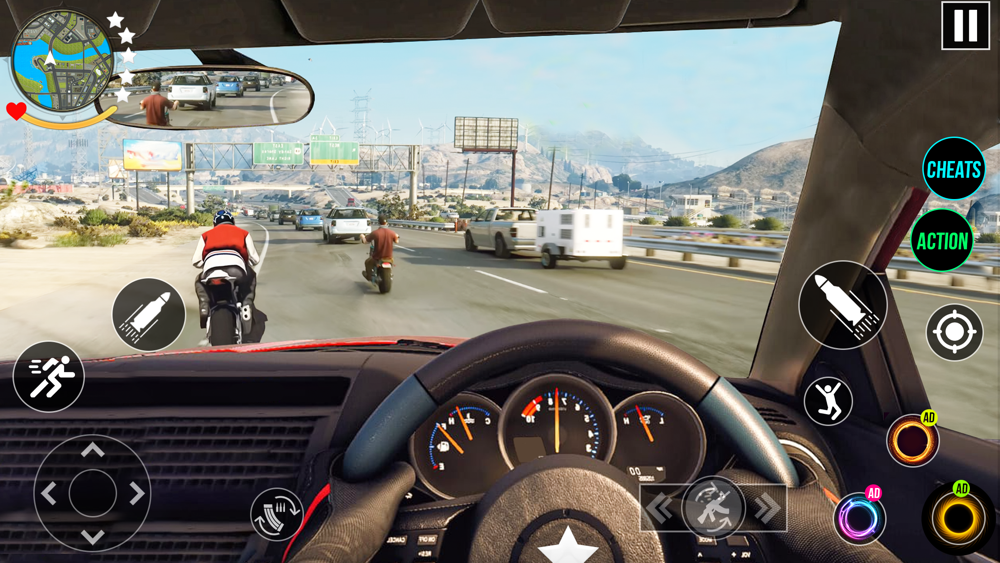Tap the jumping figure icon
Viewport: 1000px width, 563px height.
tap(828, 401)
